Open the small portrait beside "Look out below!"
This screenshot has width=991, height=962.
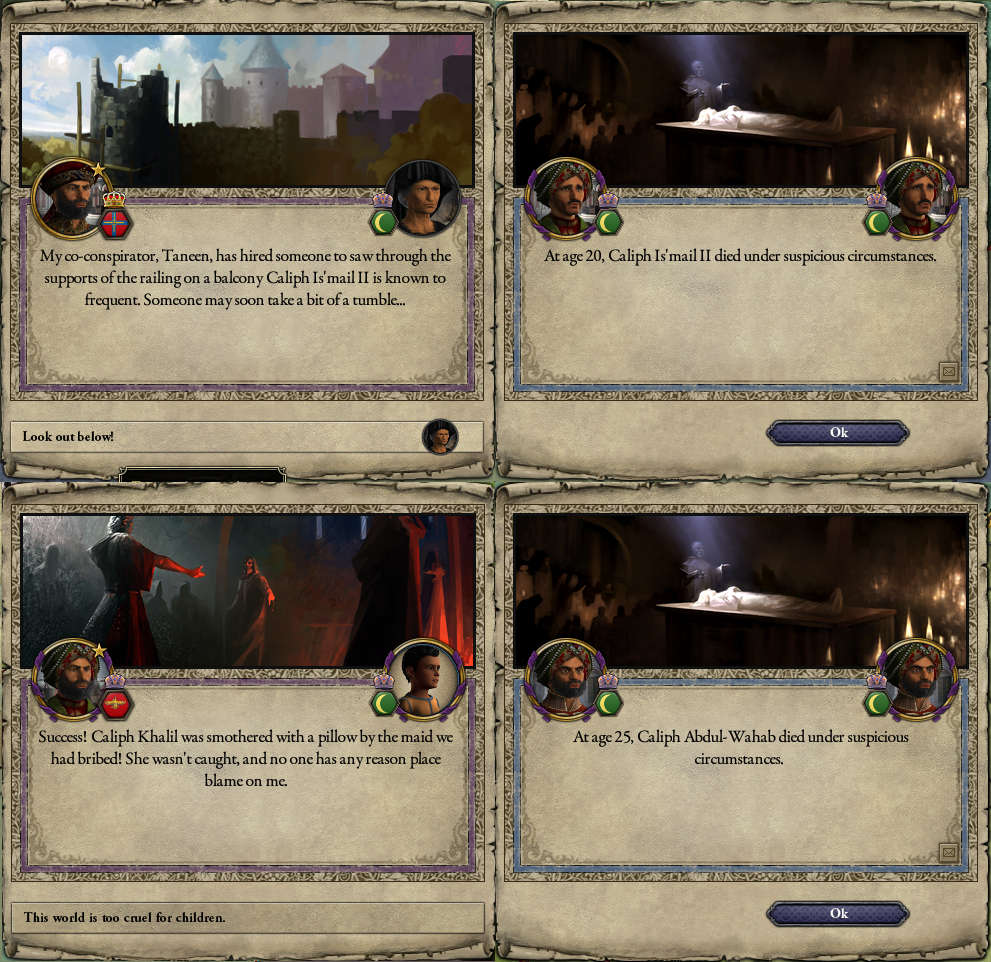pyautogui.click(x=439, y=437)
